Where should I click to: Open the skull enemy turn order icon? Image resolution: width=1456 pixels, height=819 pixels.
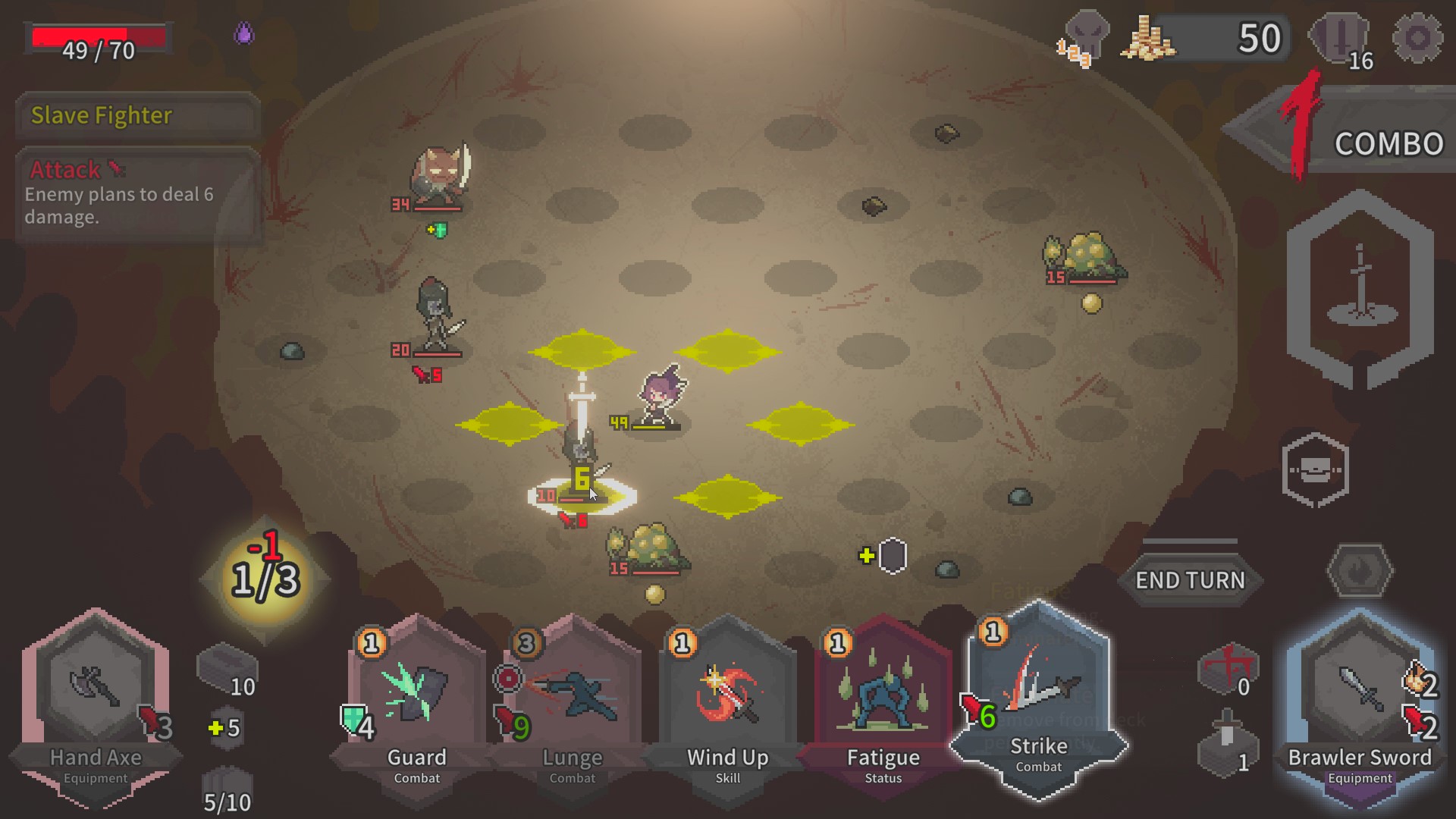point(1086,38)
